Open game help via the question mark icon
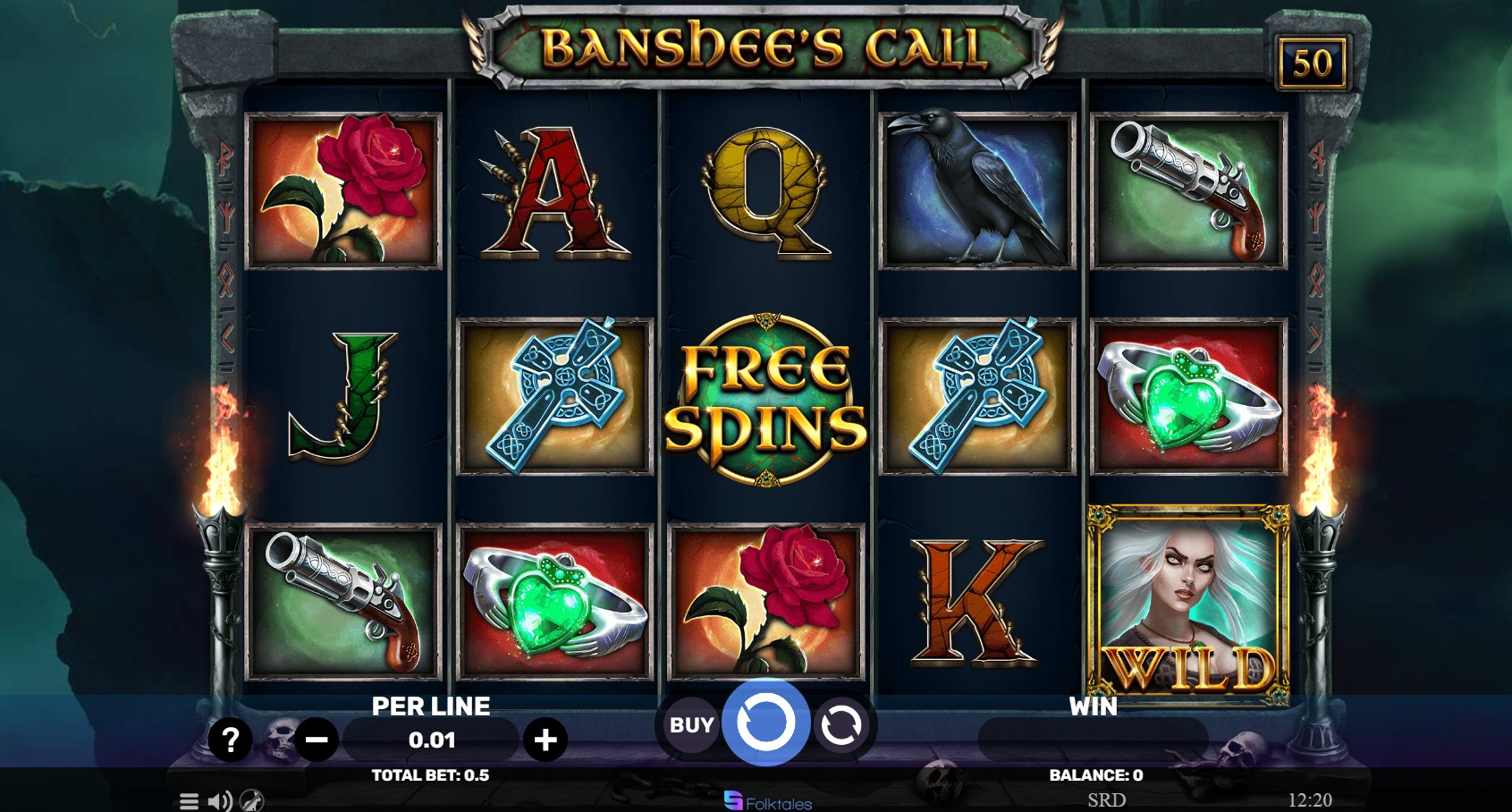 tap(232, 740)
